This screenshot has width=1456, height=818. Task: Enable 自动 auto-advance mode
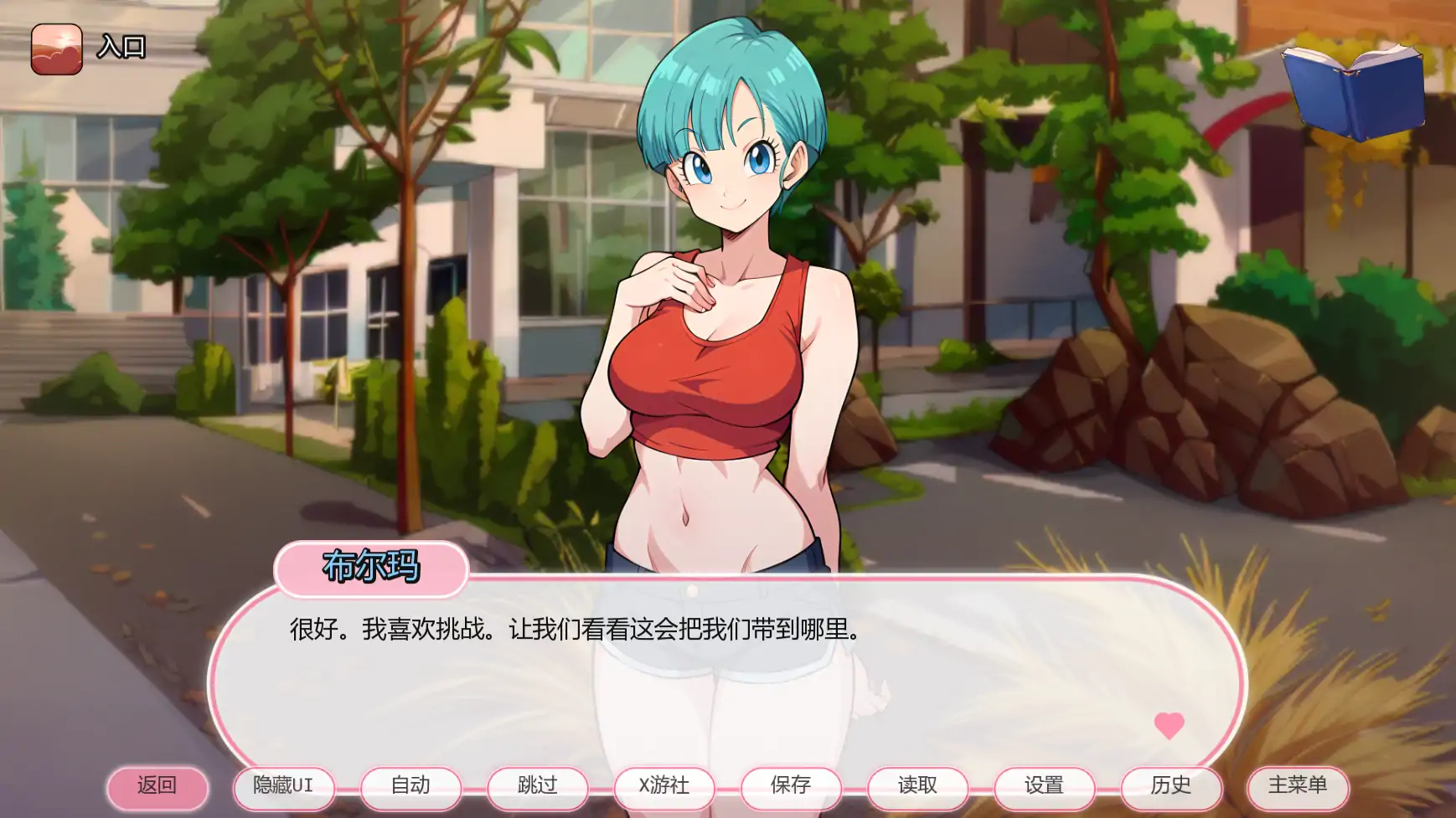coord(410,787)
